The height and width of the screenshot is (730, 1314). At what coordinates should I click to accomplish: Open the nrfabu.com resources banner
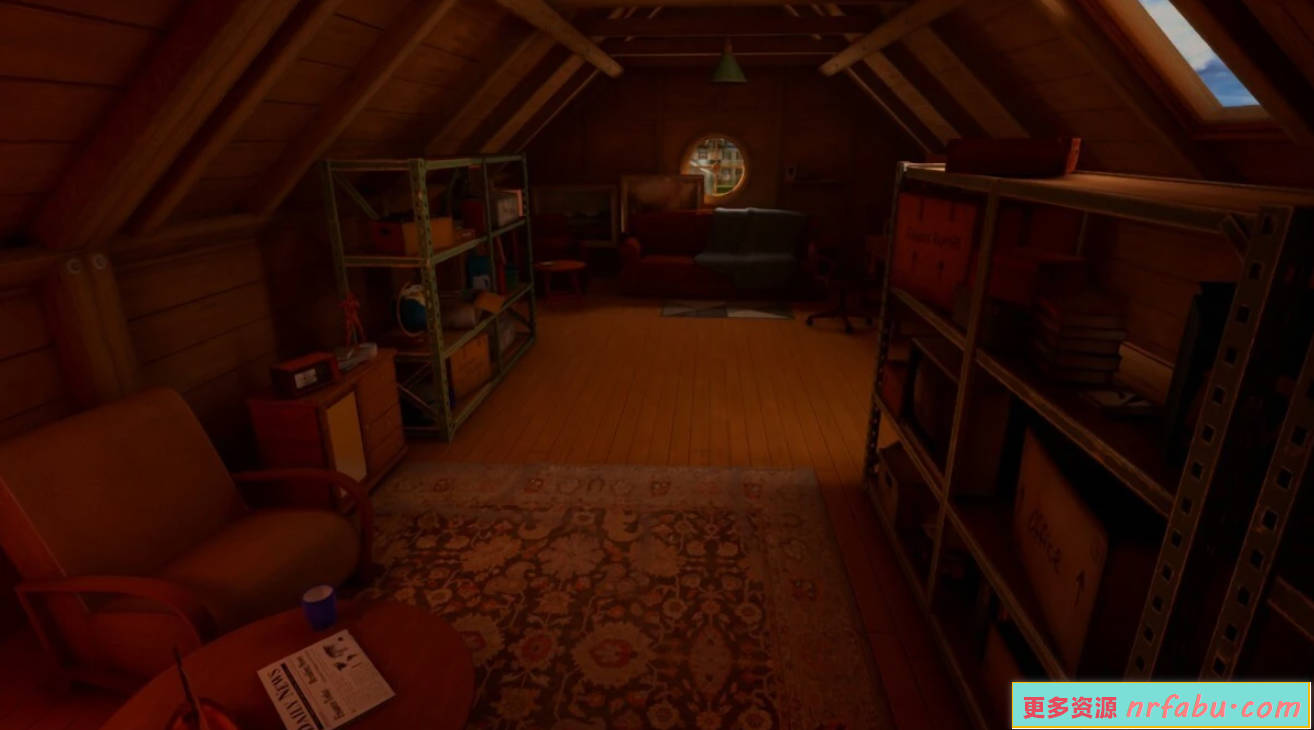[x=1161, y=706]
